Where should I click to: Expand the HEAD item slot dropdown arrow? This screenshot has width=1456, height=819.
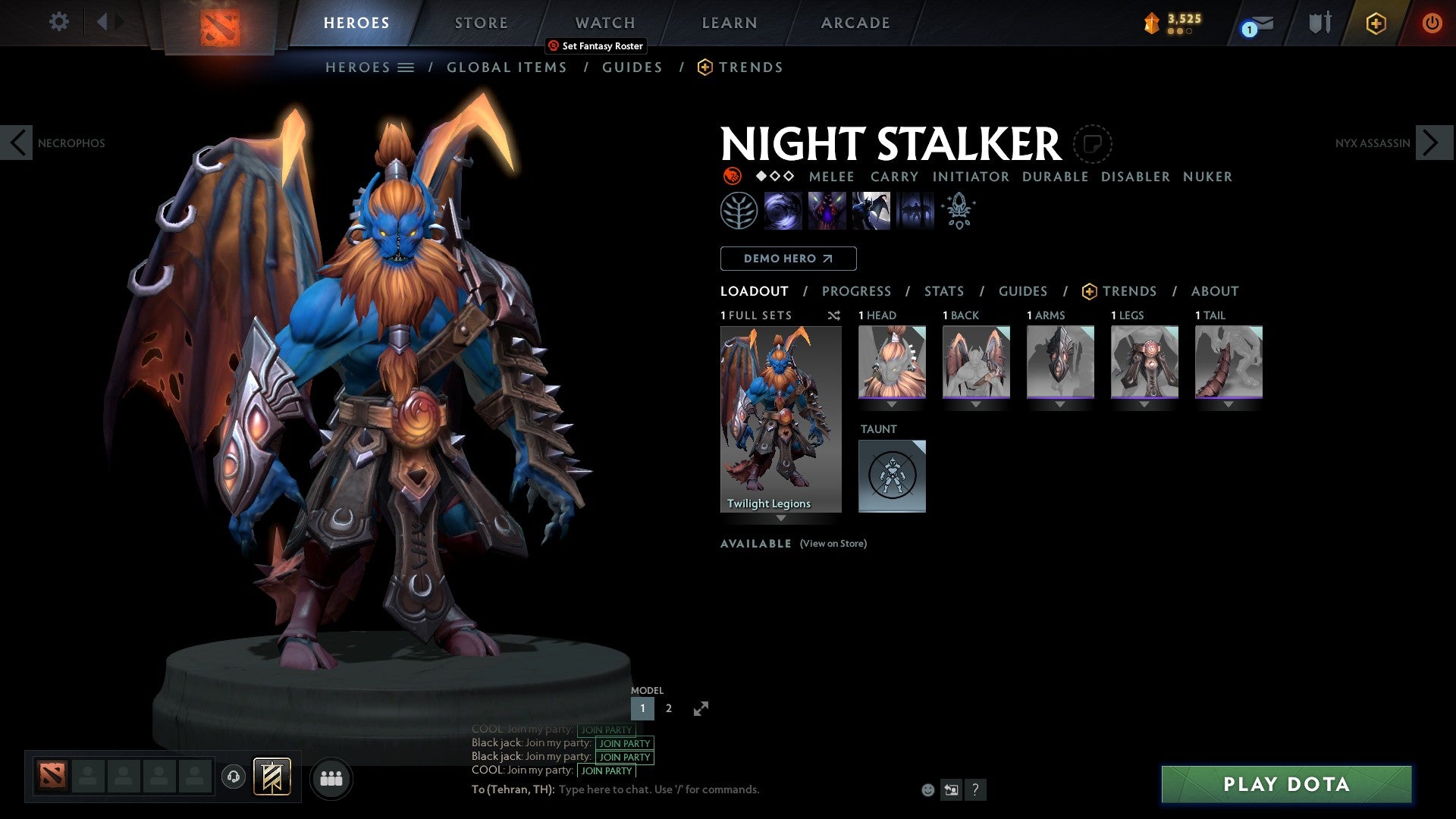click(x=893, y=405)
